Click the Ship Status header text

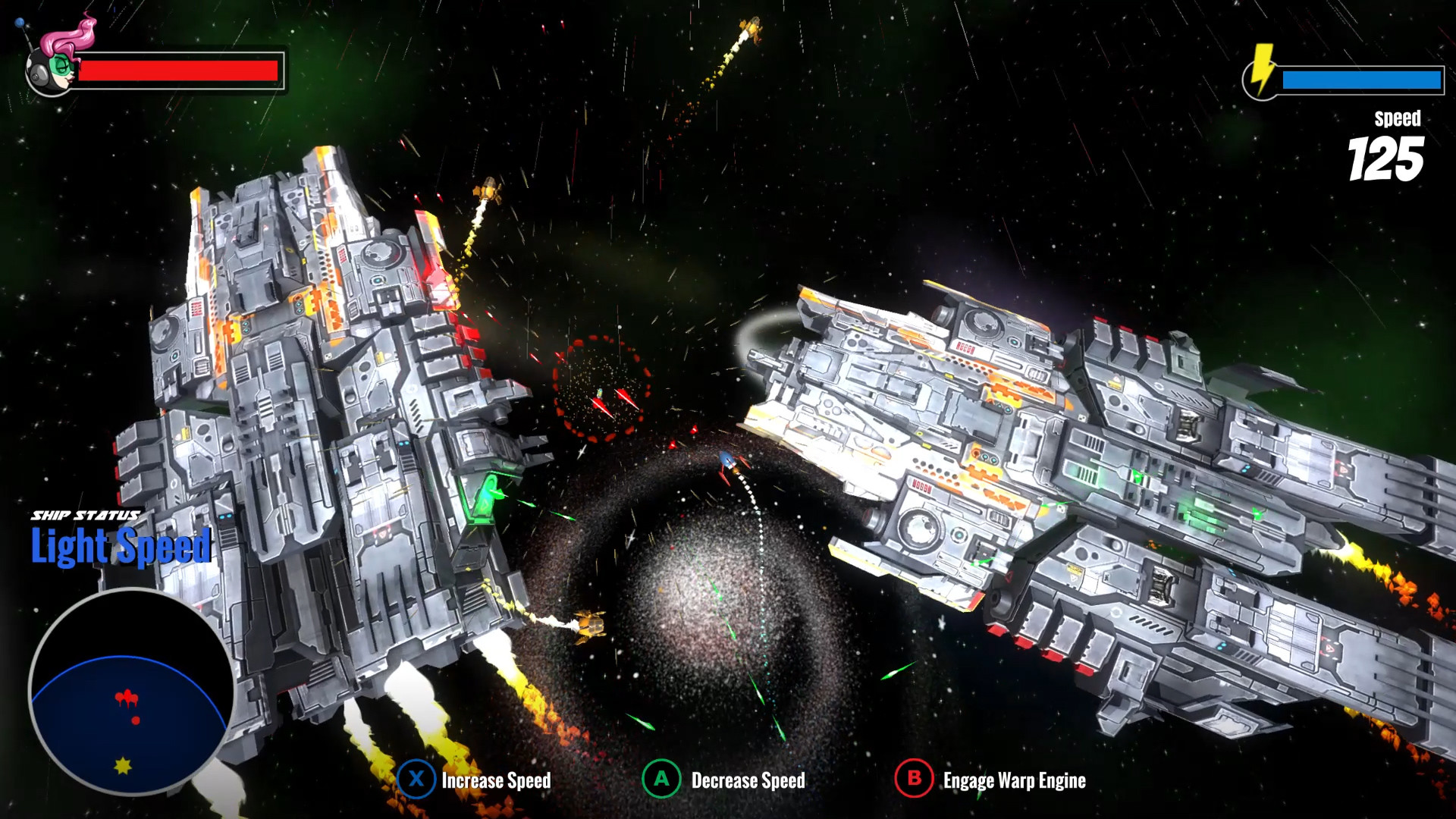[x=86, y=514]
